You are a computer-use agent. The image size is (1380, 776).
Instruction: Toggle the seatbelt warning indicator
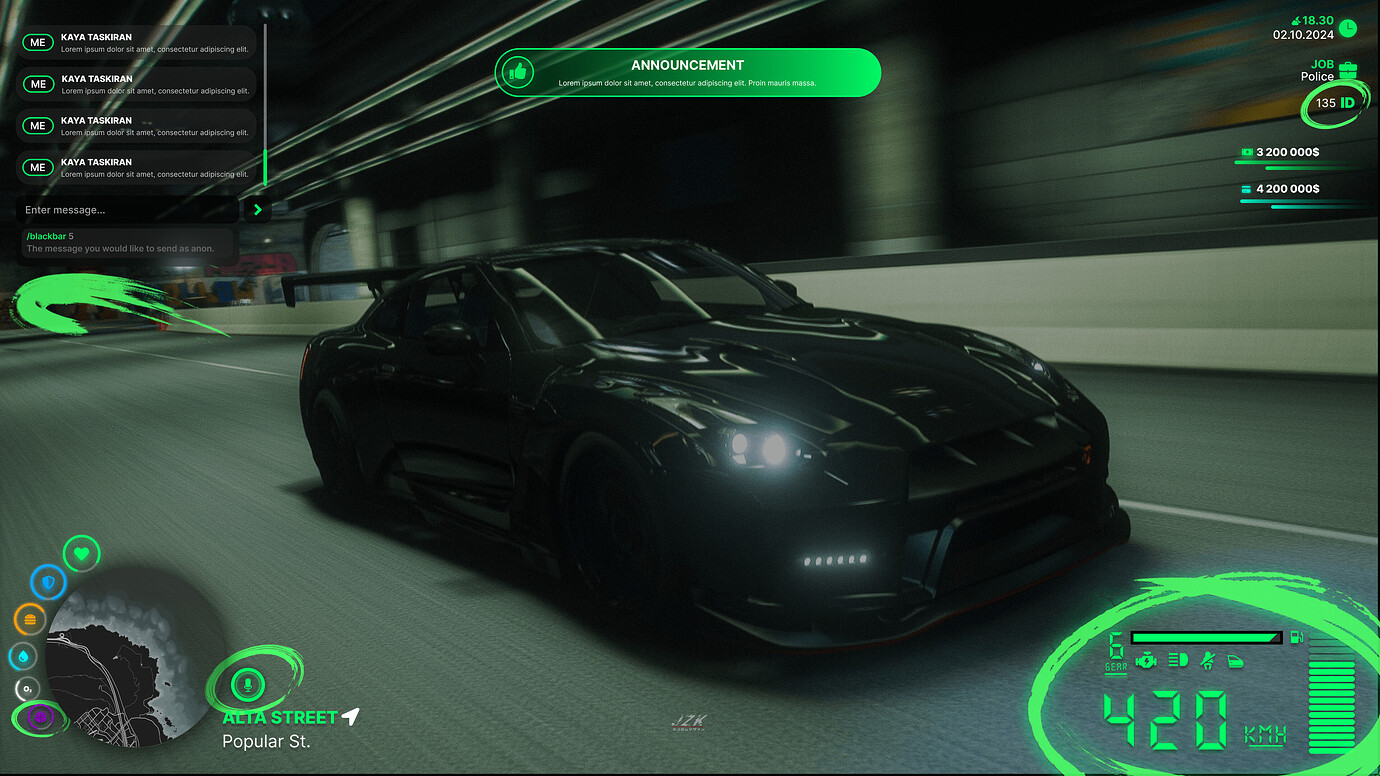pyautogui.click(x=1207, y=660)
